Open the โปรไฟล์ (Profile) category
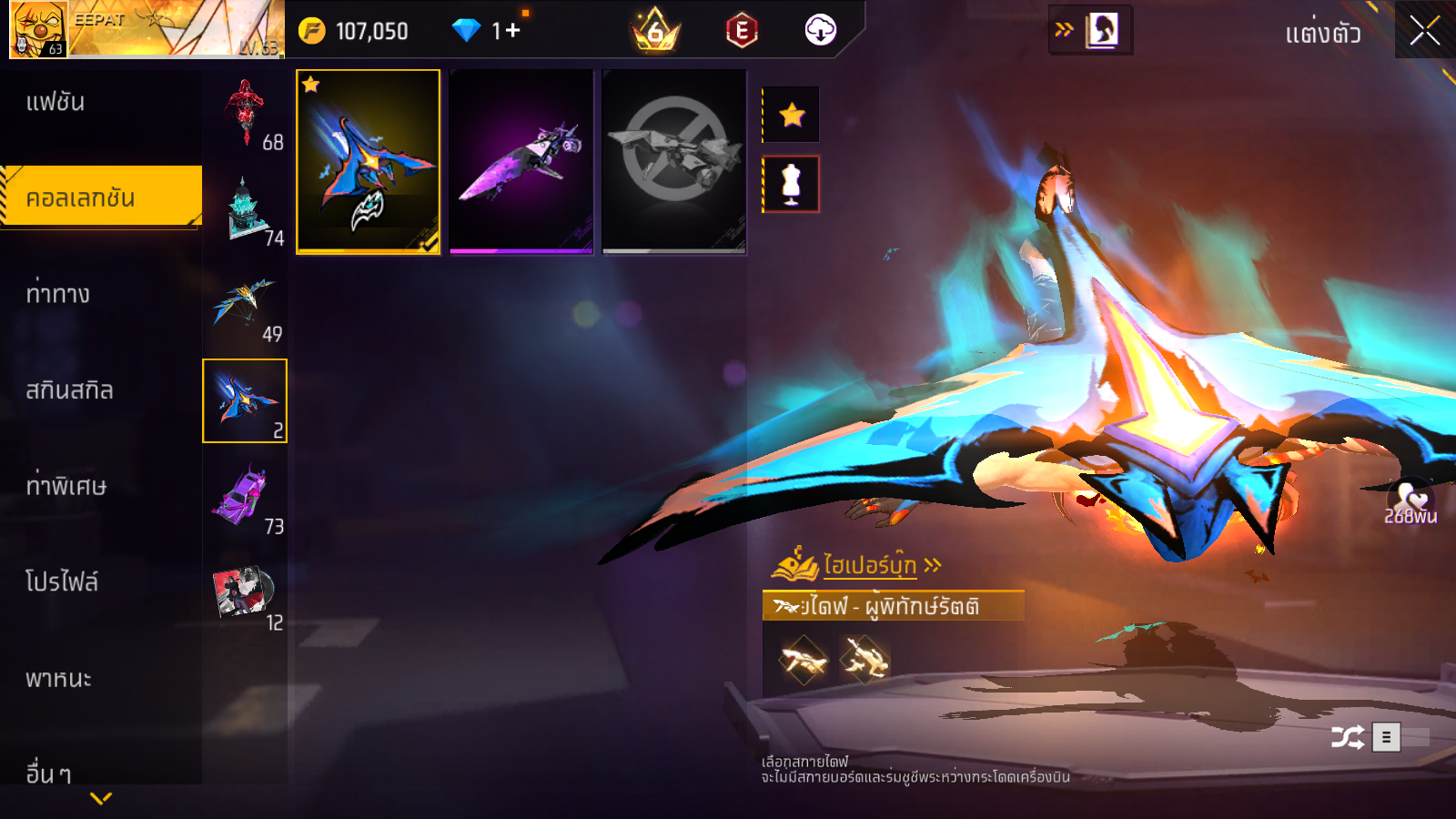The height and width of the screenshot is (819, 1456). tap(62, 581)
